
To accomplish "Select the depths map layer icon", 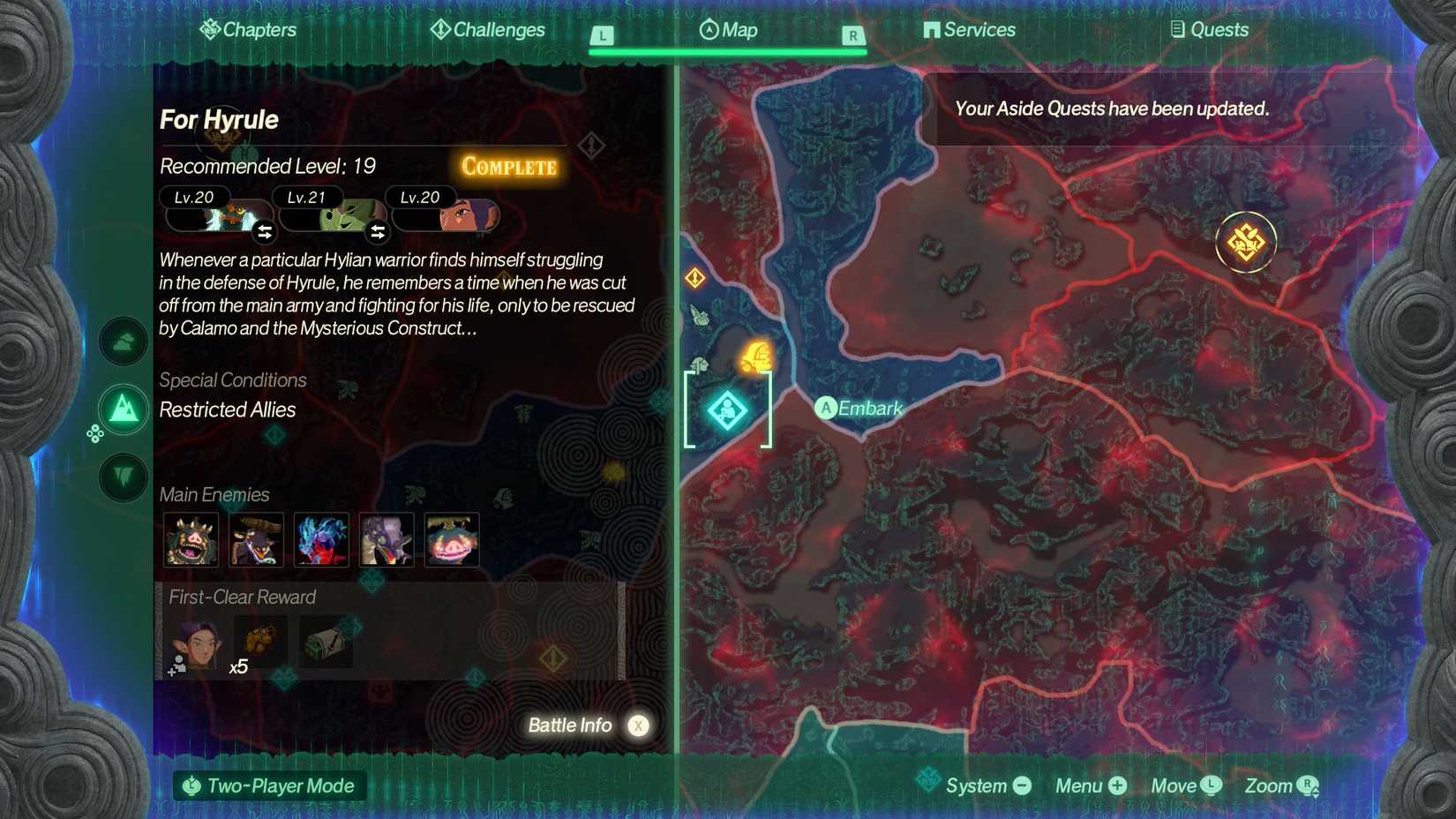I will pyautogui.click(x=123, y=478).
